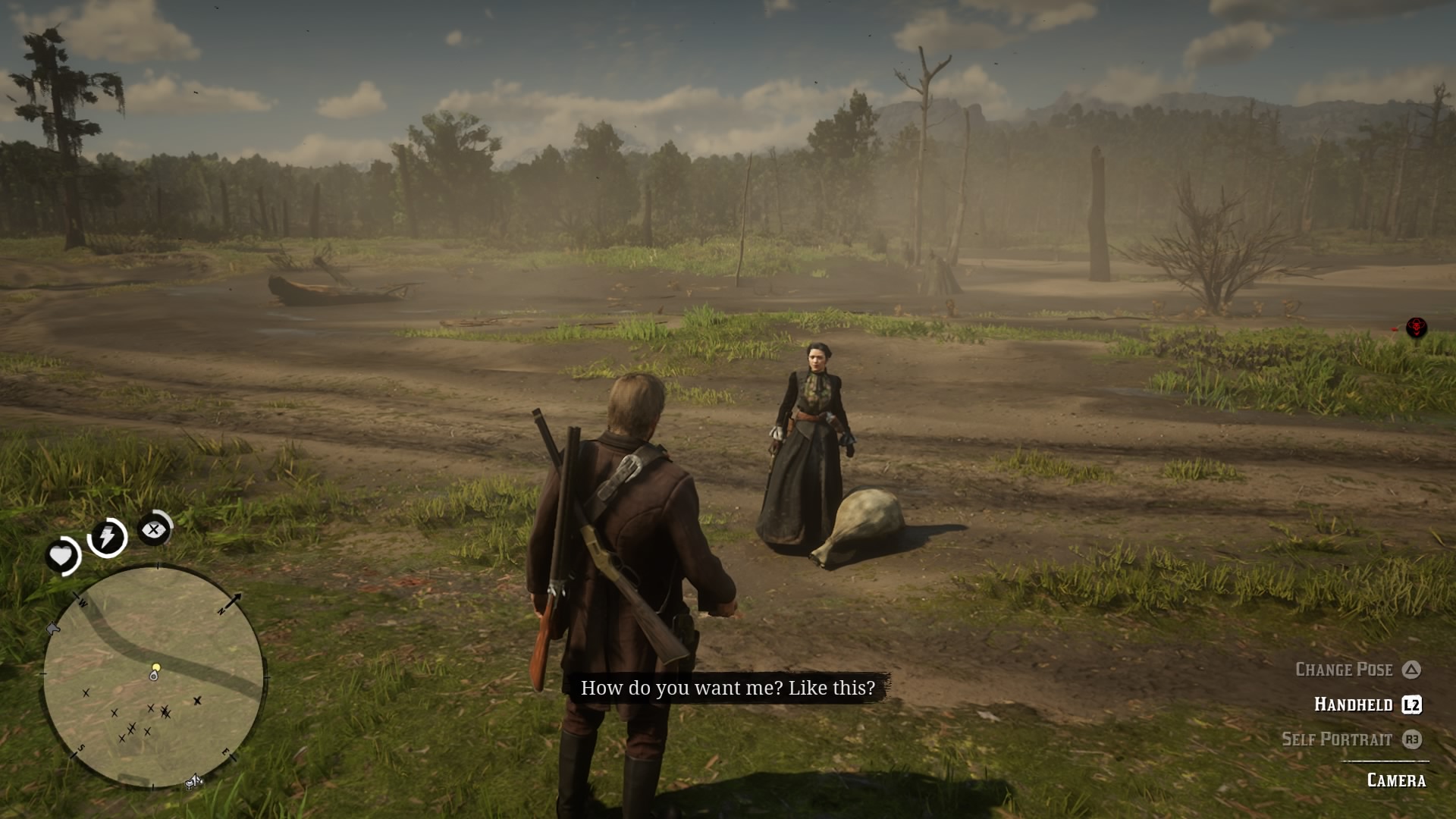This screenshot has width=1456, height=819.
Task: Click the yellow waypoint marker on the minimap
Action: click(x=156, y=667)
